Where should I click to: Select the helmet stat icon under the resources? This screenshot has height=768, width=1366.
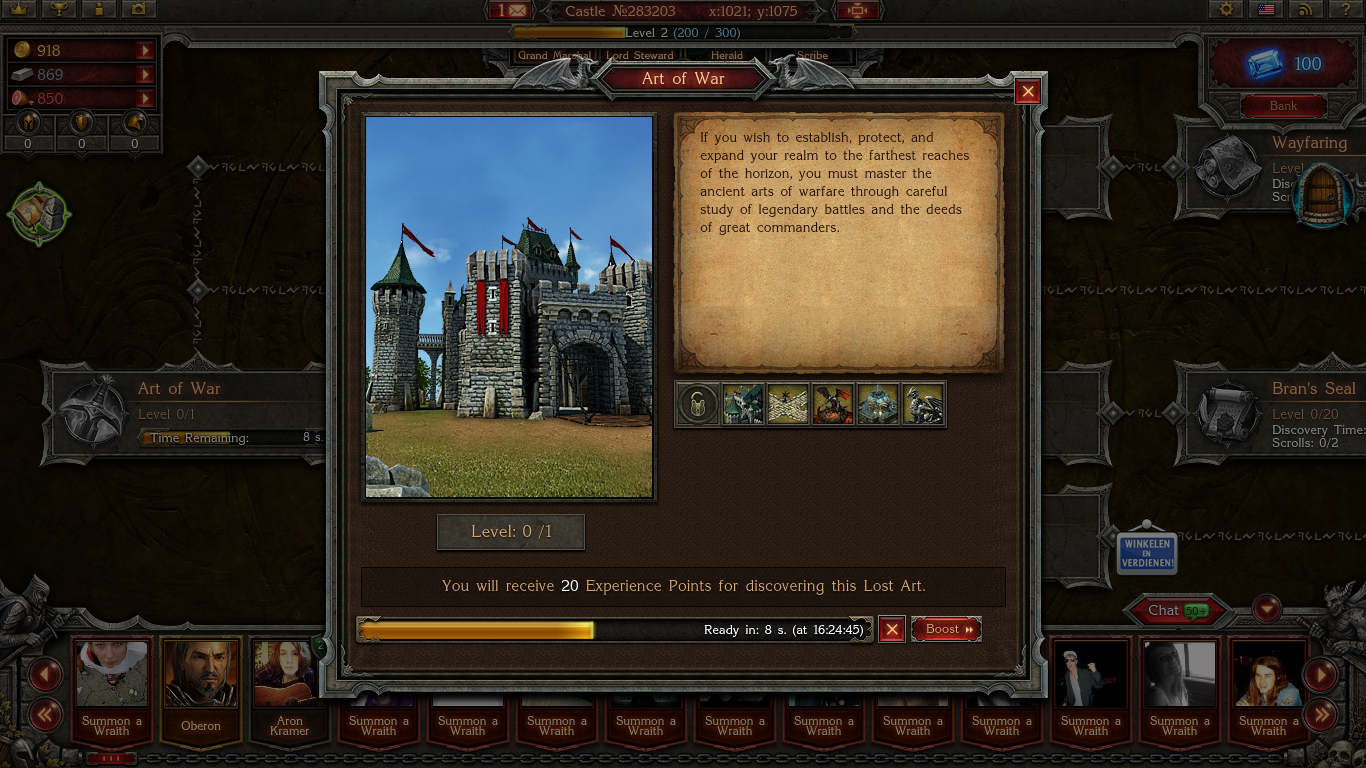point(29,124)
